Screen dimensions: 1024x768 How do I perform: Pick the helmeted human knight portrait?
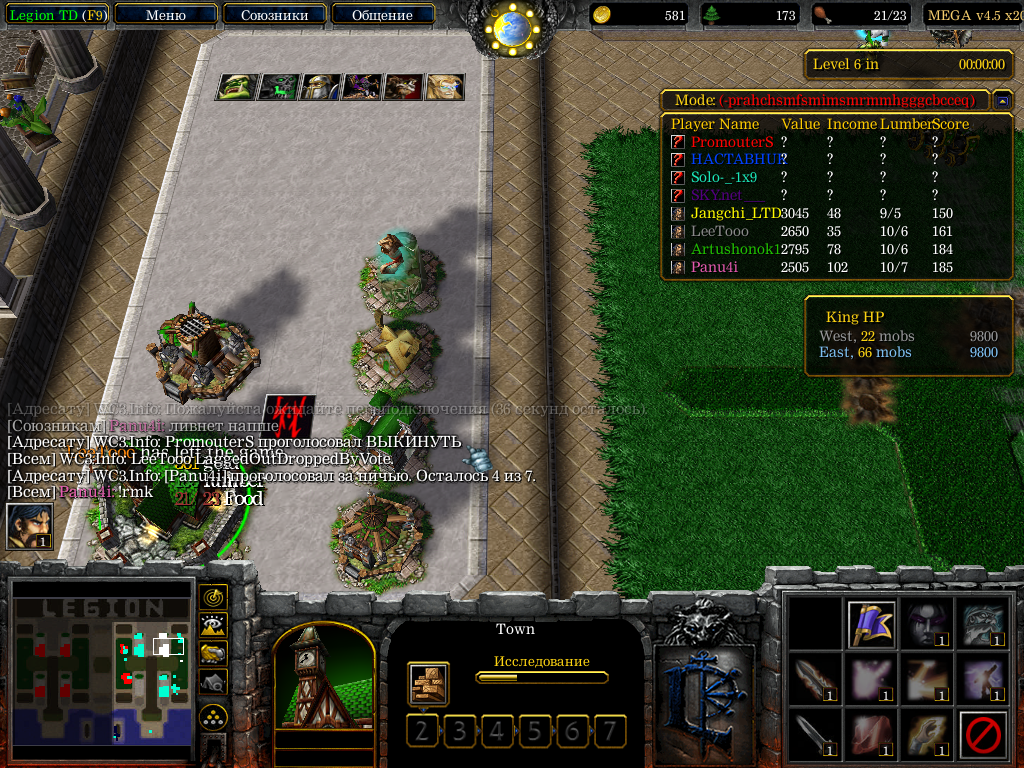pyautogui.click(x=320, y=87)
